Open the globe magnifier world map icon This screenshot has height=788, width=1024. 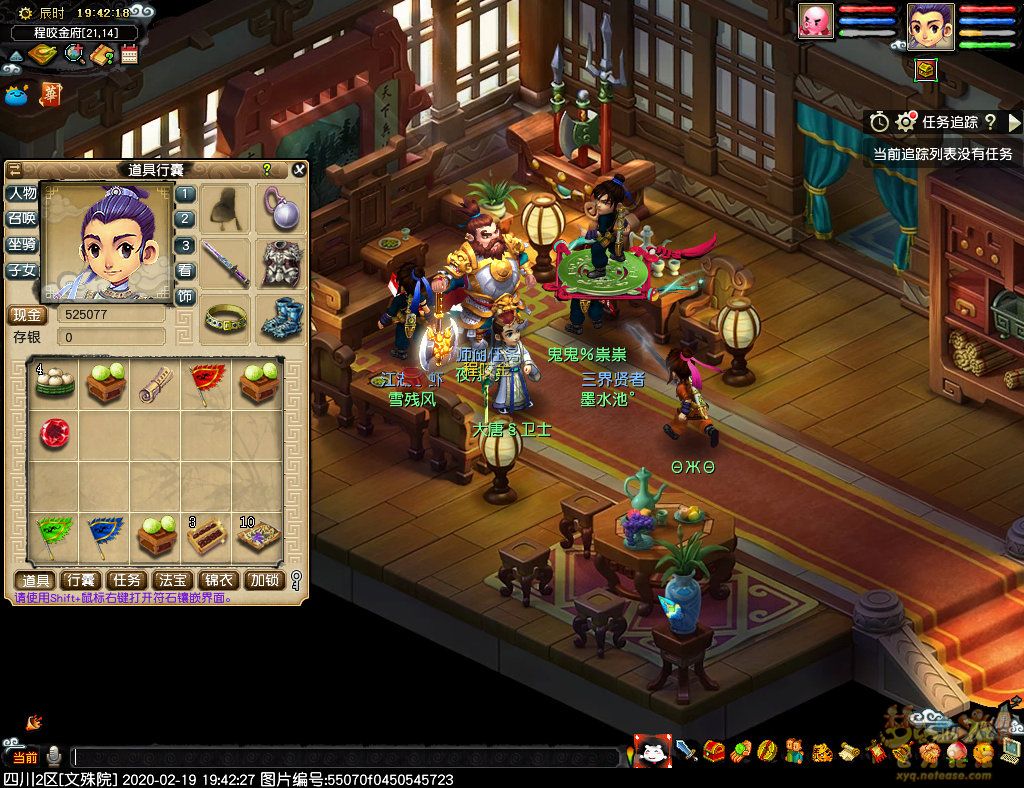click(74, 54)
